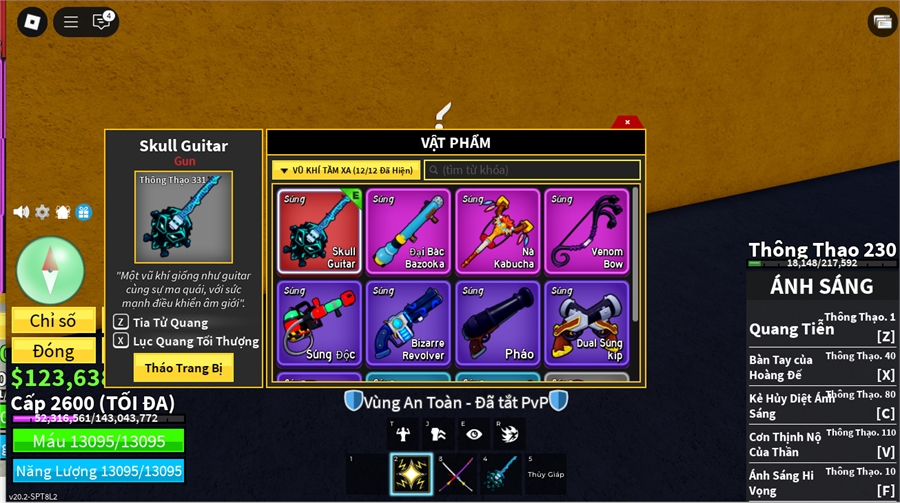Open the Roblox chat button
This screenshot has width=900, height=503.
(101, 21)
